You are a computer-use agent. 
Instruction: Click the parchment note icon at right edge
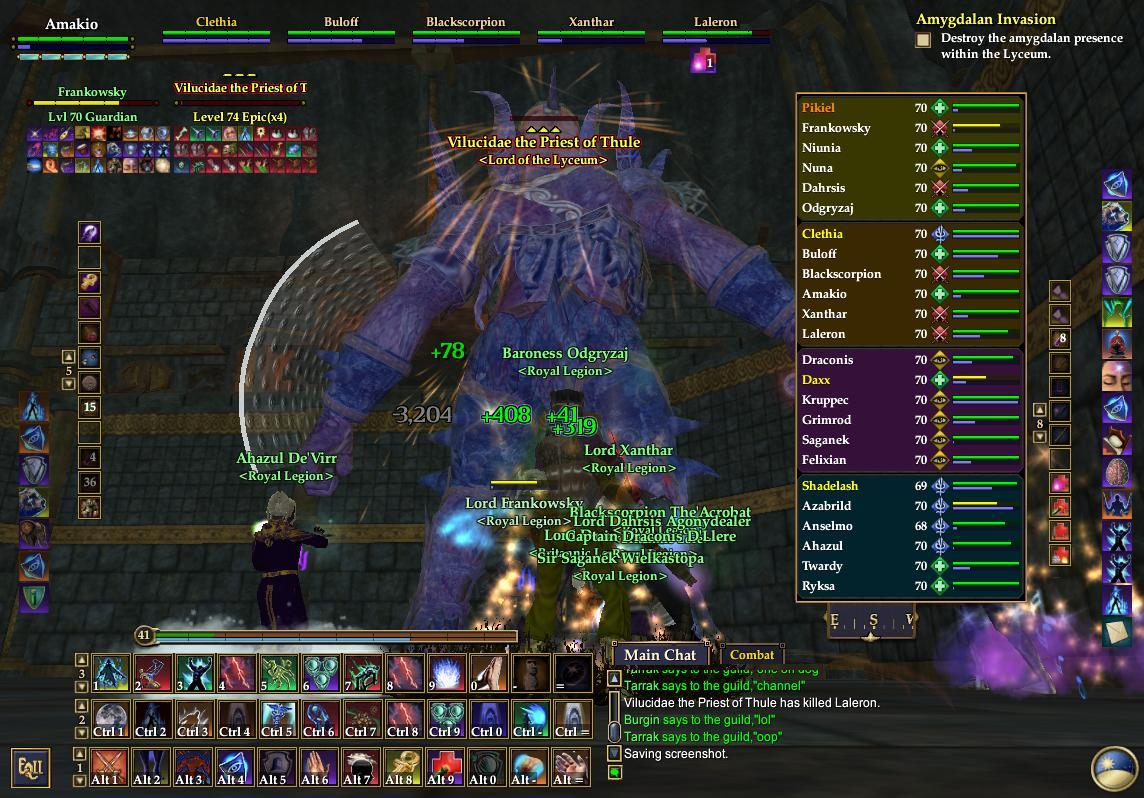click(x=1116, y=632)
